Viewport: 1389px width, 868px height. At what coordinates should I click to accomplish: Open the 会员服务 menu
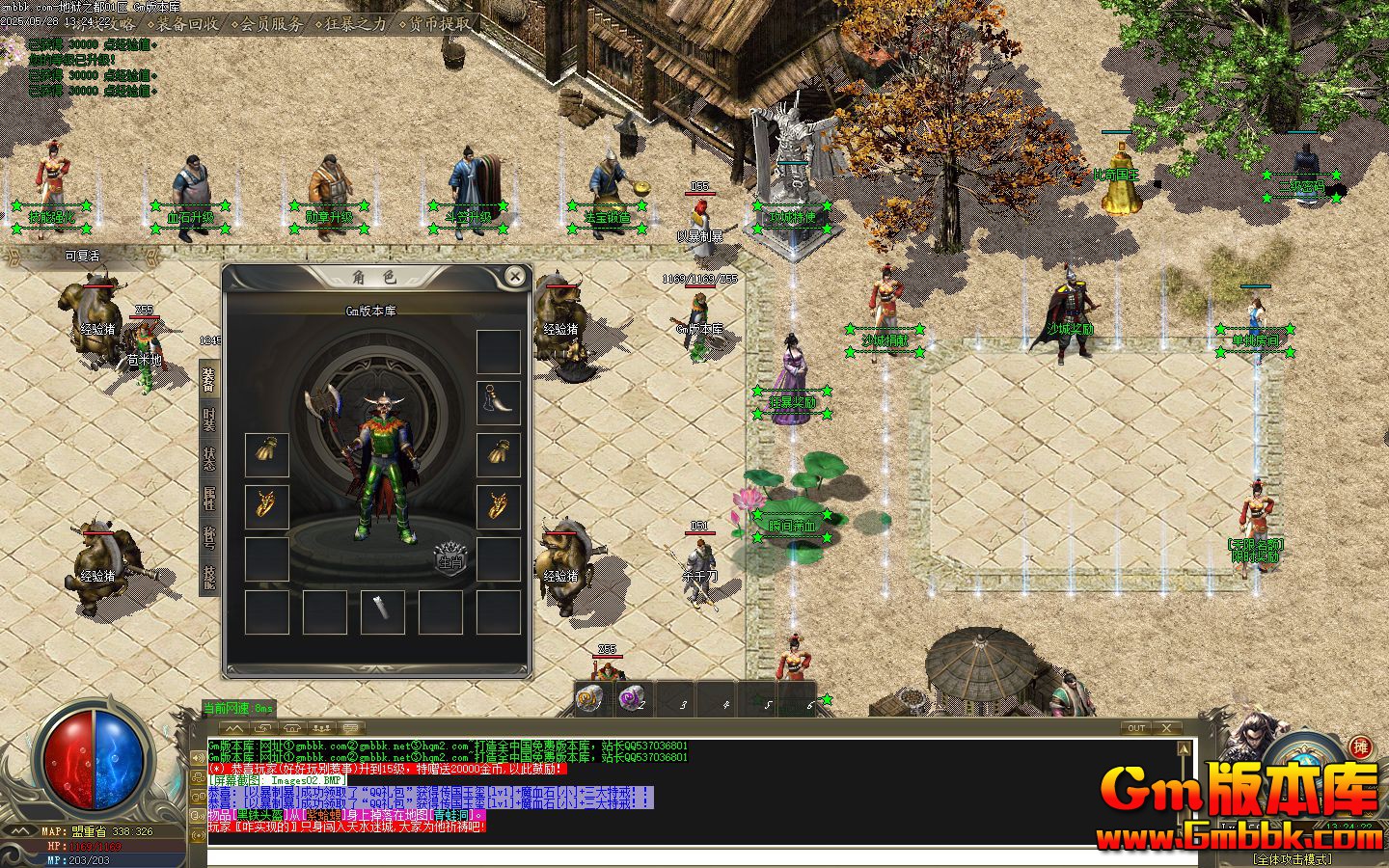tap(271, 23)
